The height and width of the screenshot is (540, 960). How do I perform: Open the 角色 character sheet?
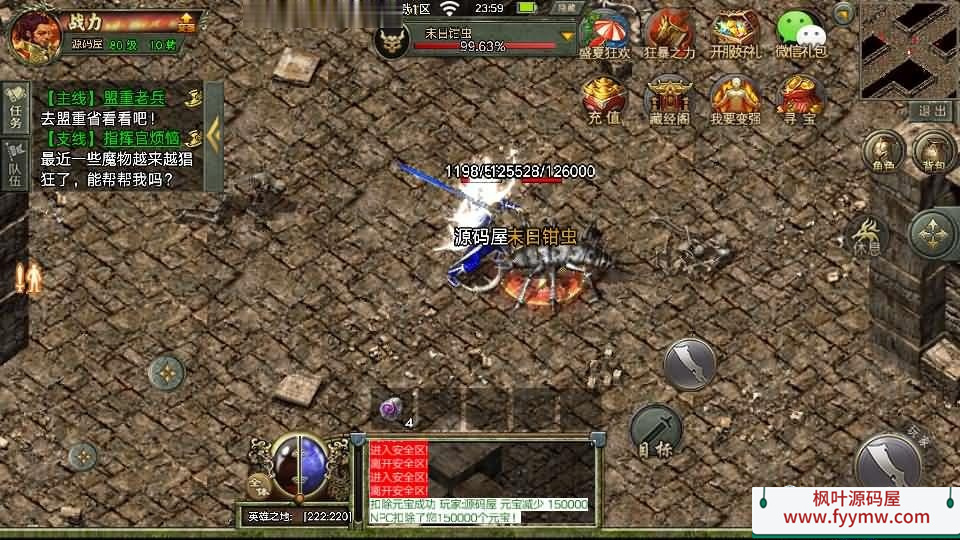click(882, 152)
